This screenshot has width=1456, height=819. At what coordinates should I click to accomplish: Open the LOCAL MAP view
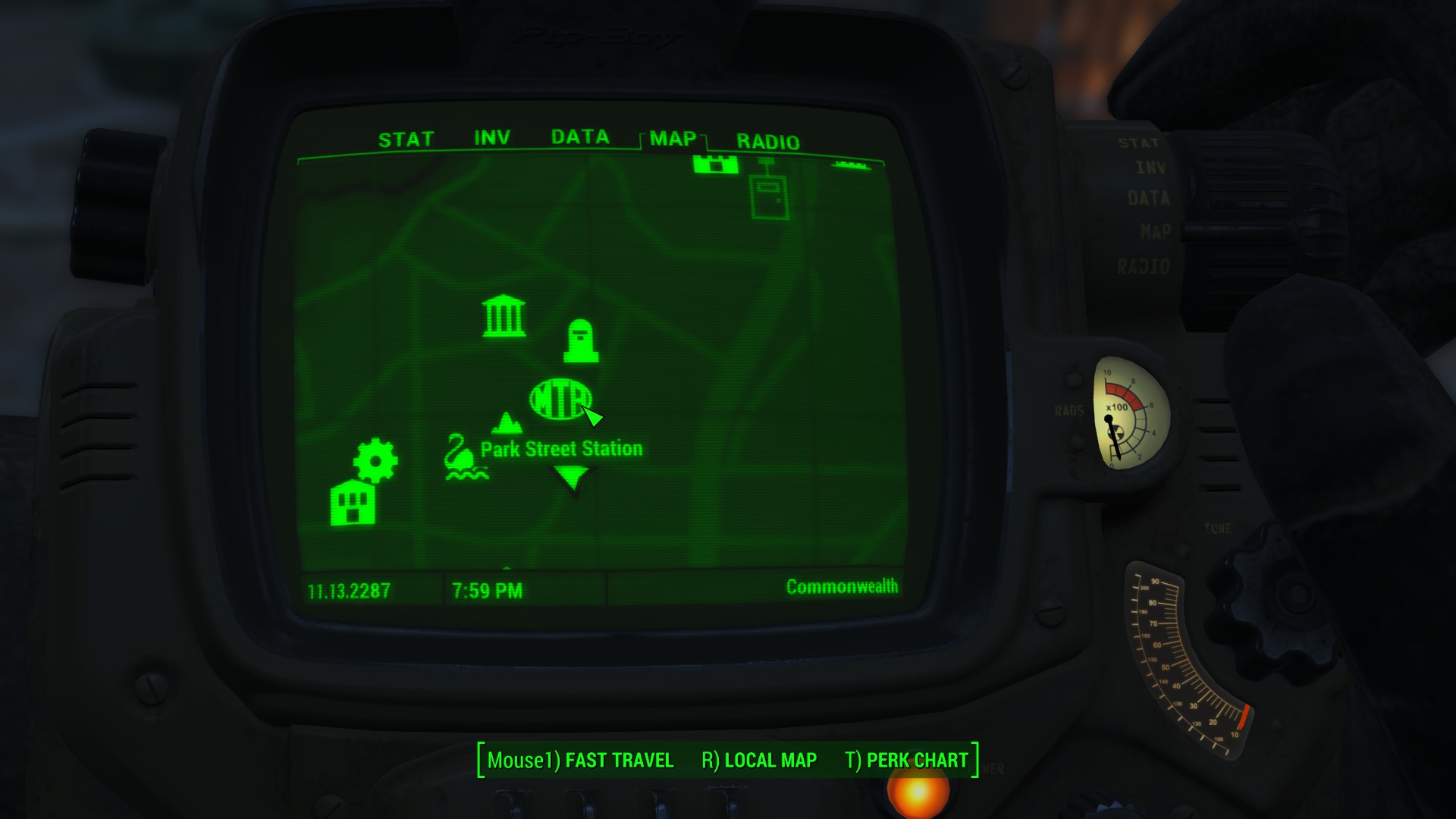pyautogui.click(x=770, y=760)
